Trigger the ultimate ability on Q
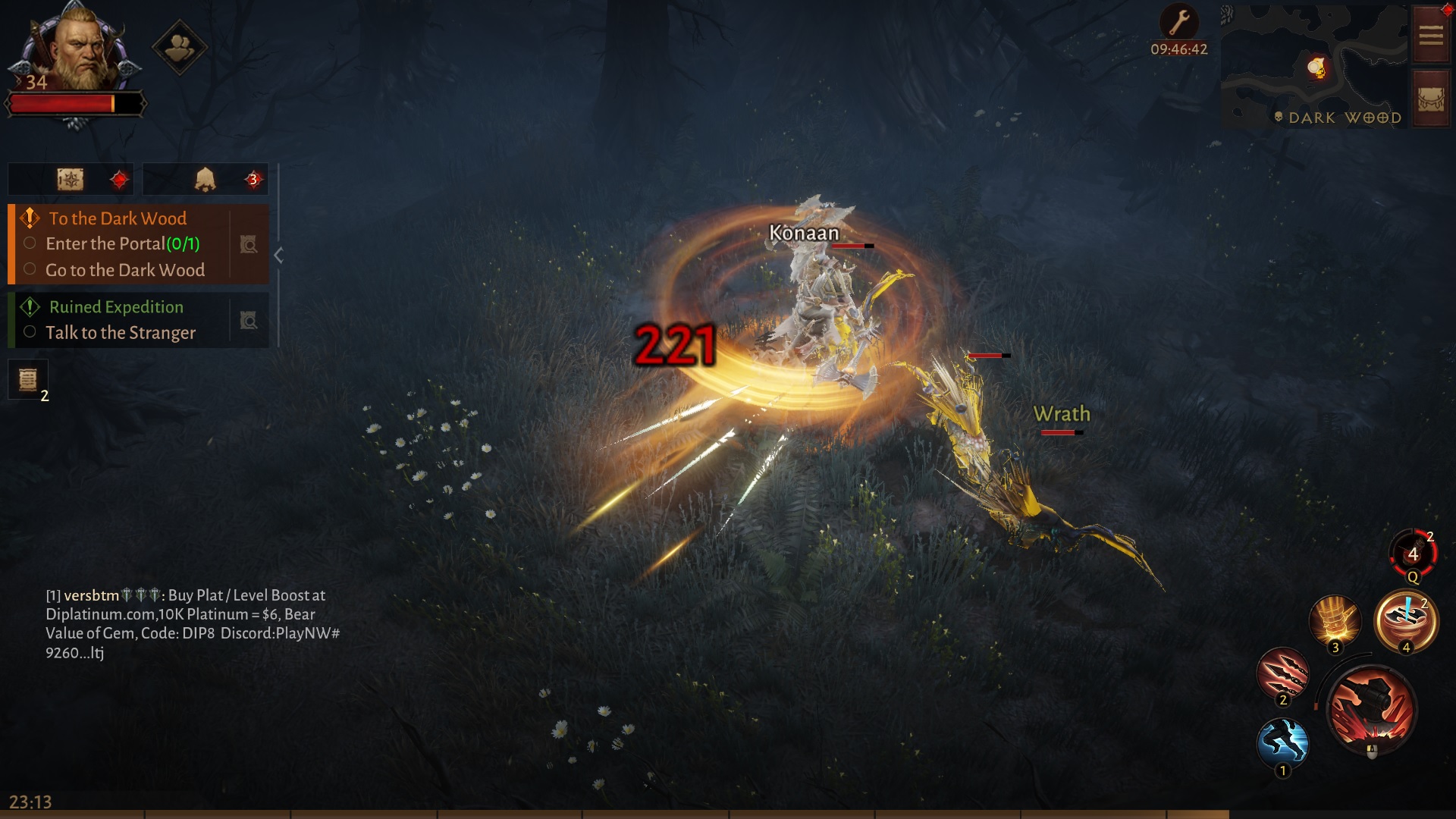The width and height of the screenshot is (1456, 819). click(x=1411, y=553)
